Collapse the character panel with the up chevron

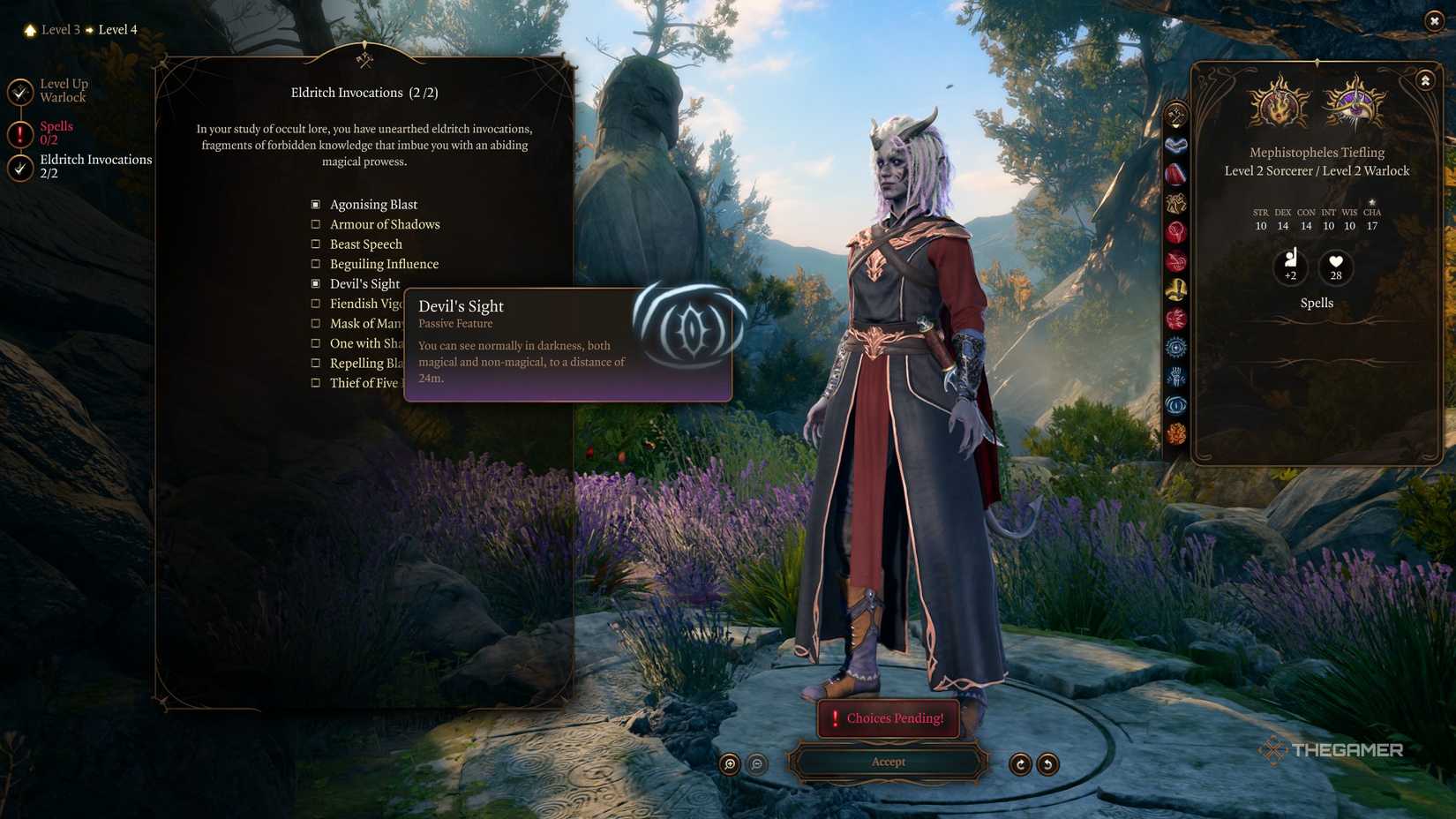pos(1424,80)
